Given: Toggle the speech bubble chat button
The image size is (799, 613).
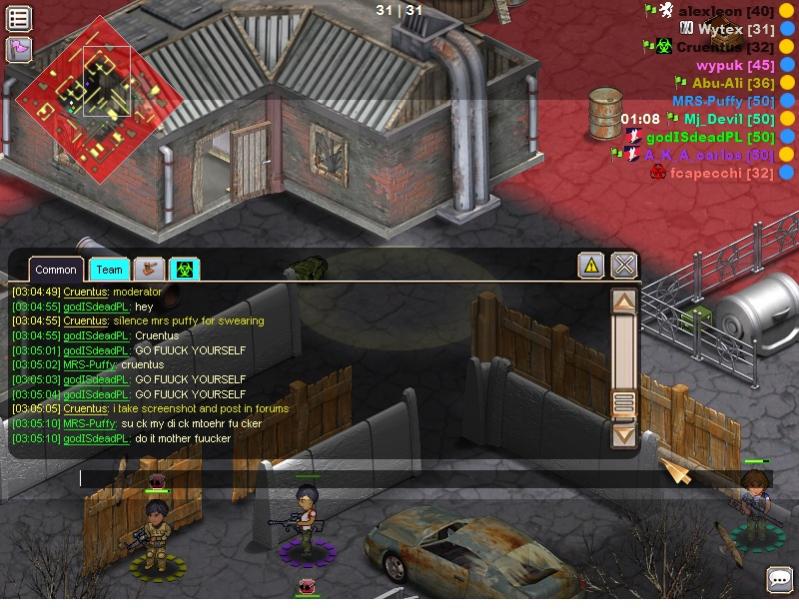Looking at the screenshot, I should click(779, 579).
